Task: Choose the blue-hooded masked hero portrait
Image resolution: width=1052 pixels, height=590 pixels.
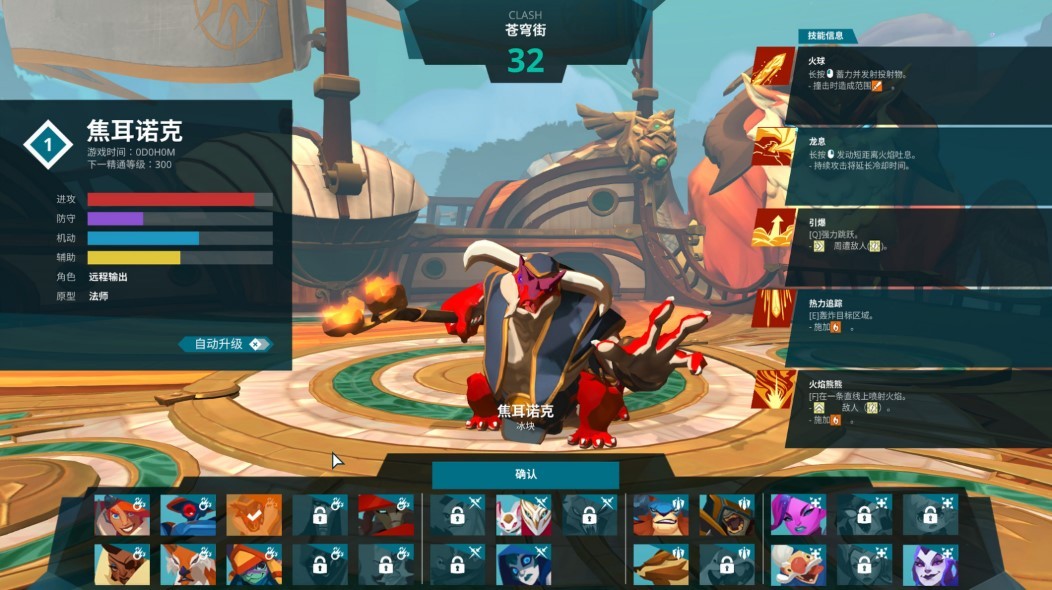Action: (522, 565)
